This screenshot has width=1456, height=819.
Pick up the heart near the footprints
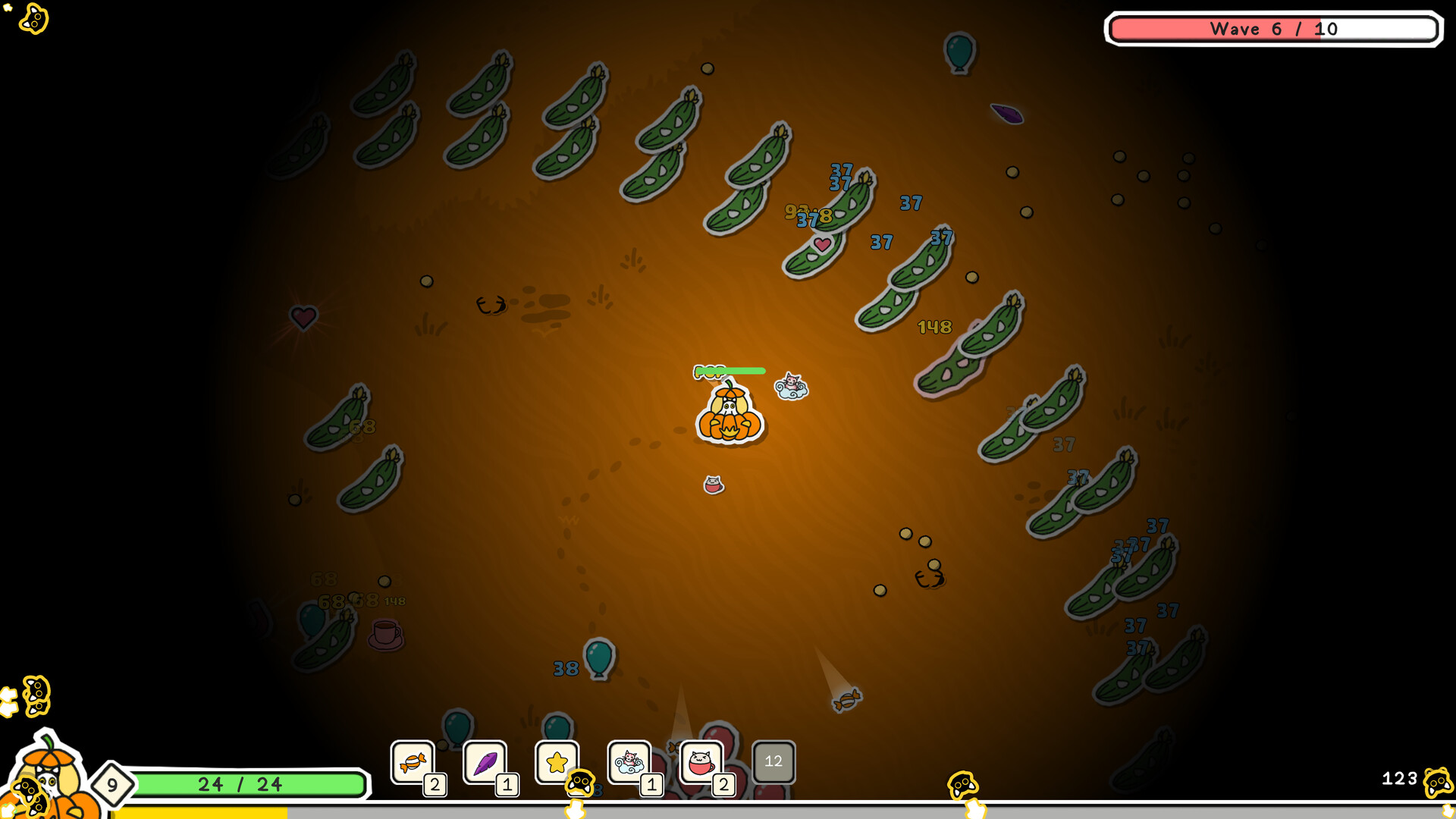click(303, 316)
